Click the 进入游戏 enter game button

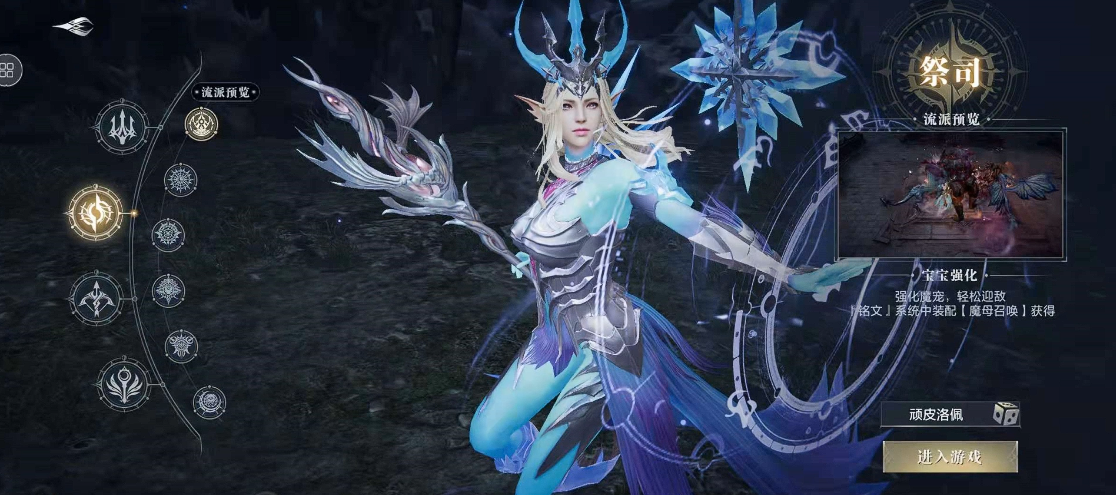tap(949, 457)
